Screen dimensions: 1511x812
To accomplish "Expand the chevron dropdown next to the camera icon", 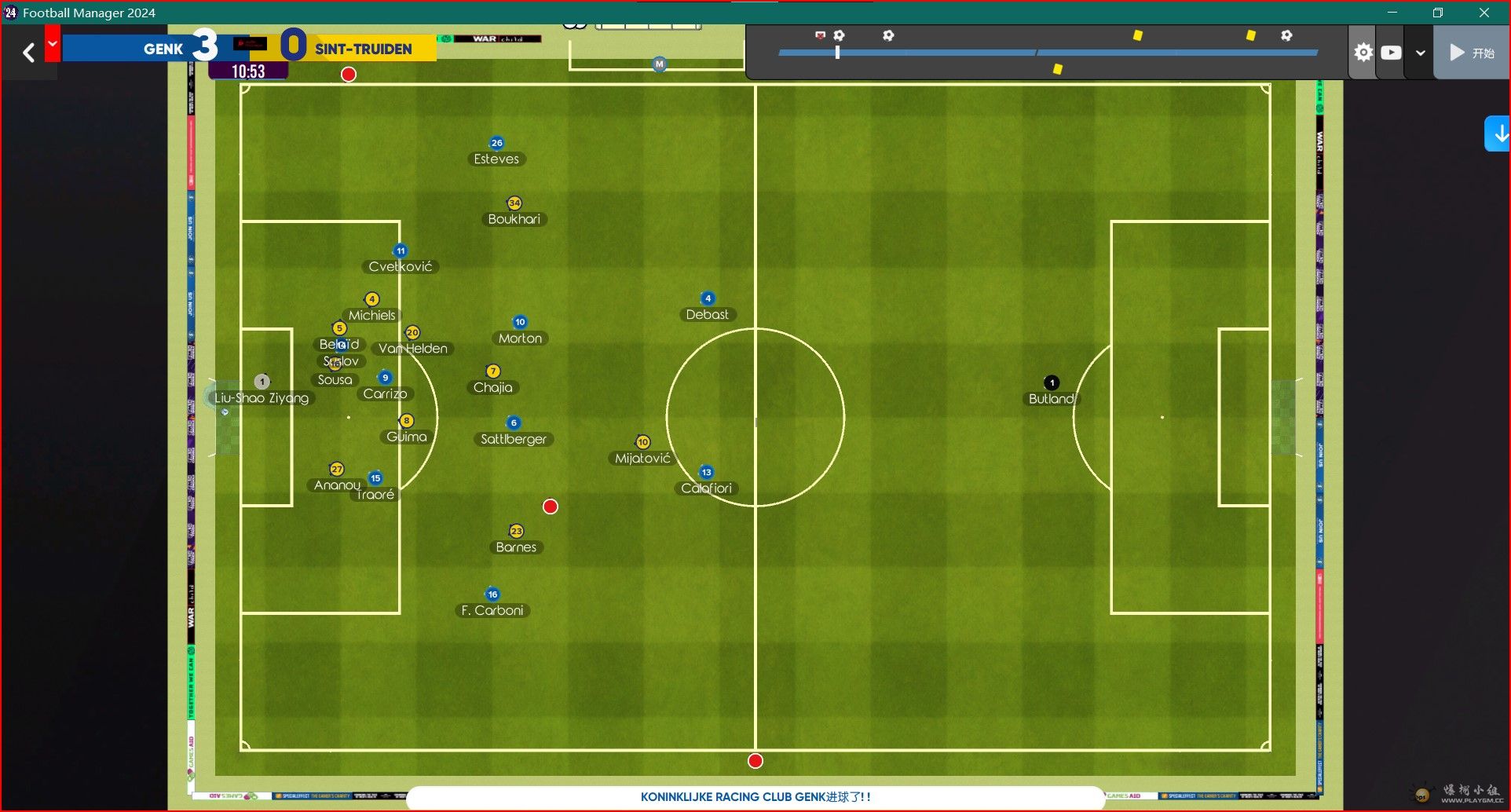I will [1420, 53].
